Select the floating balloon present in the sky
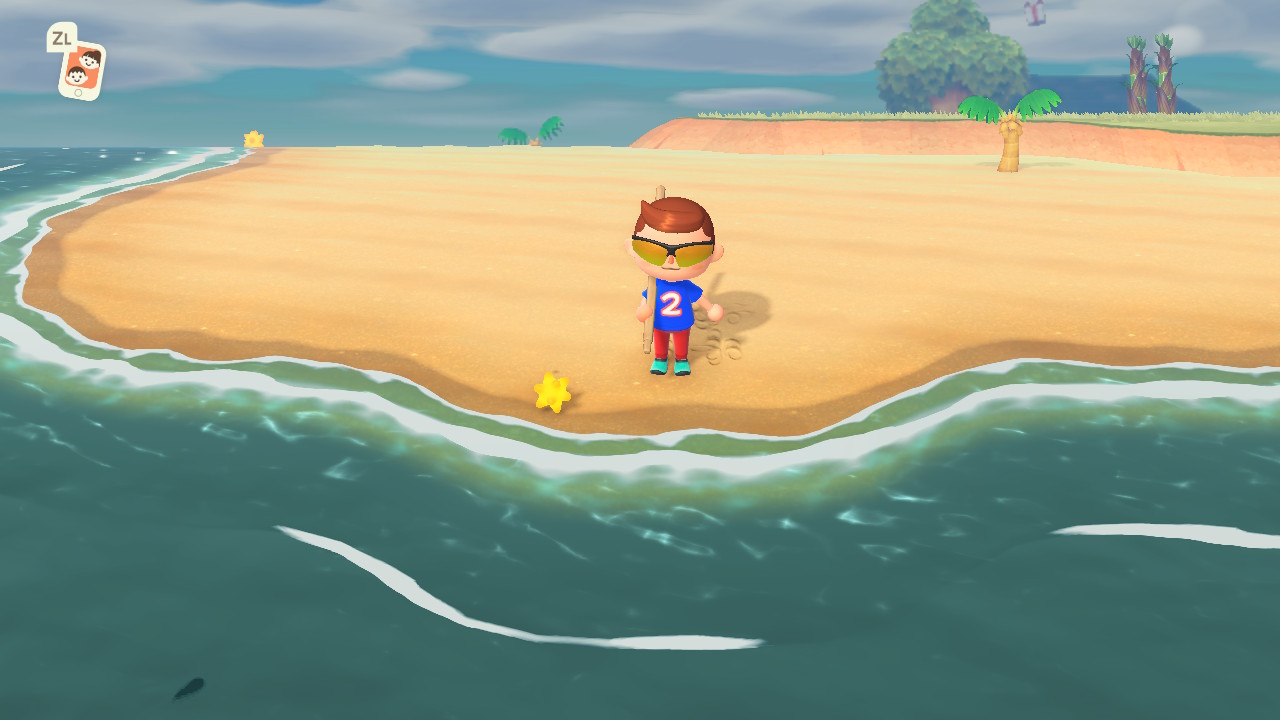Screen dimensions: 1280x720 1035,15
